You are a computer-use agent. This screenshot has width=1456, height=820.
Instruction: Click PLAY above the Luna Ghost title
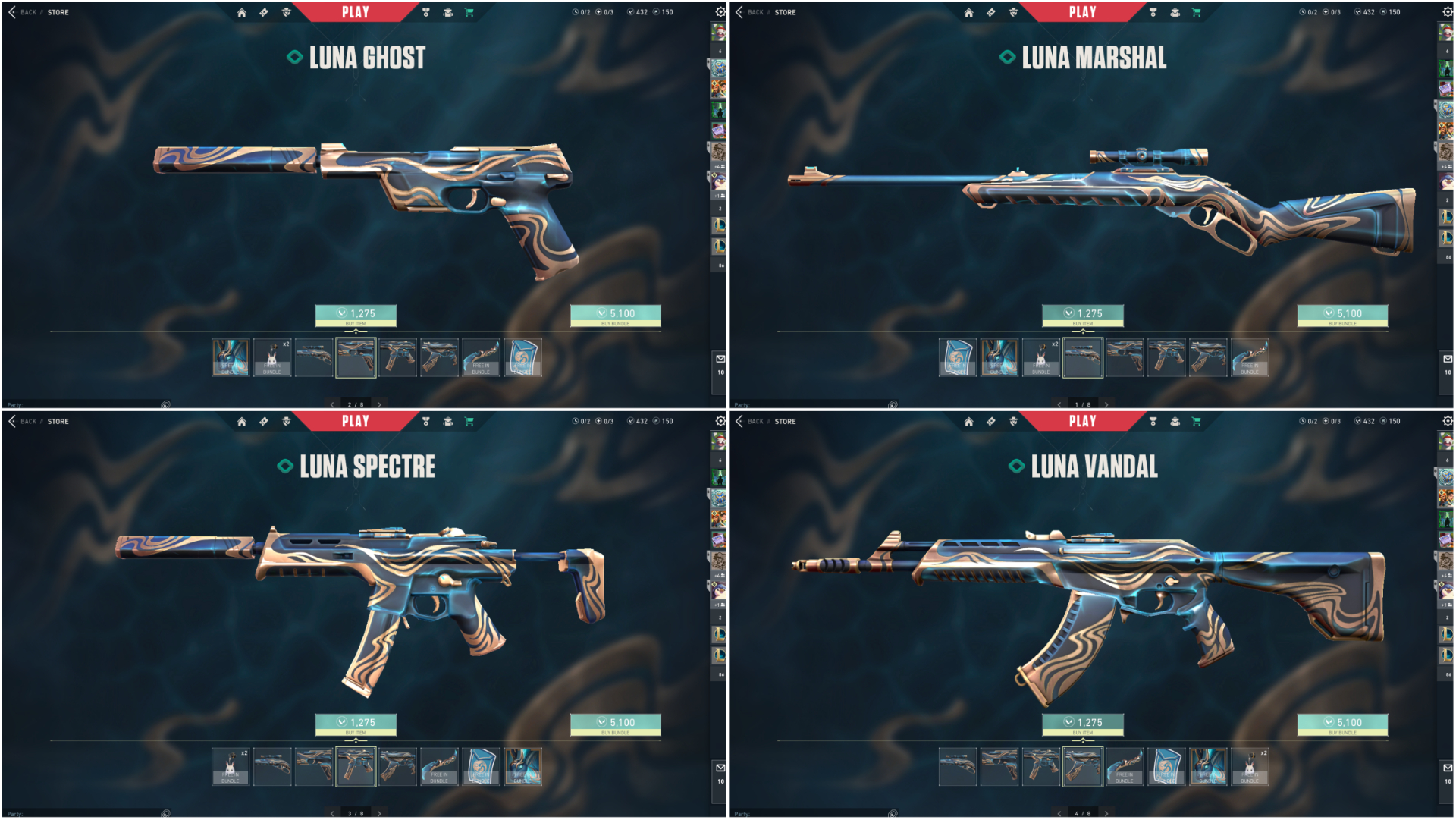coord(355,12)
